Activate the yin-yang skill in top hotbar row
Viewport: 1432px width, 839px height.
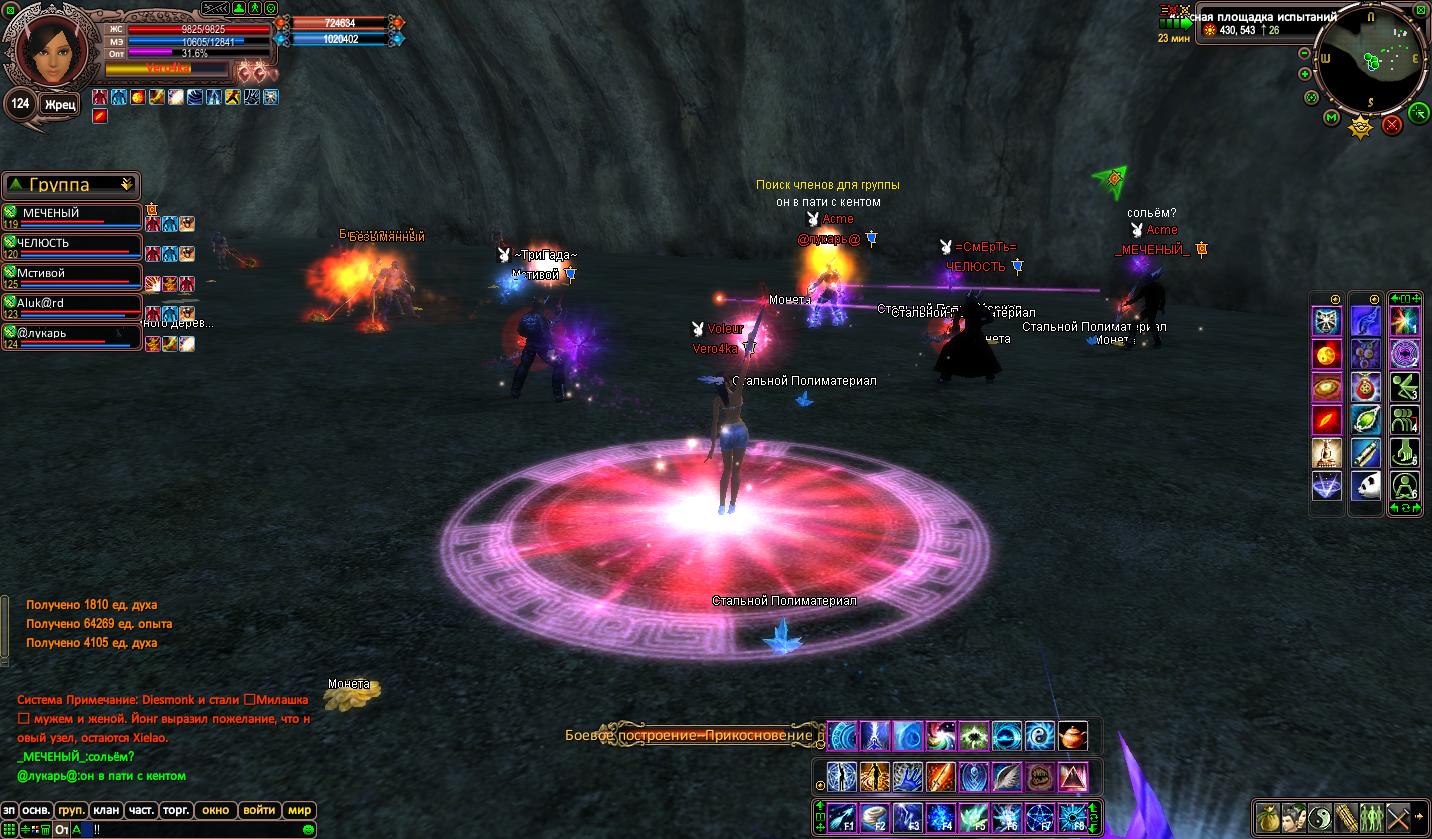tap(1038, 736)
